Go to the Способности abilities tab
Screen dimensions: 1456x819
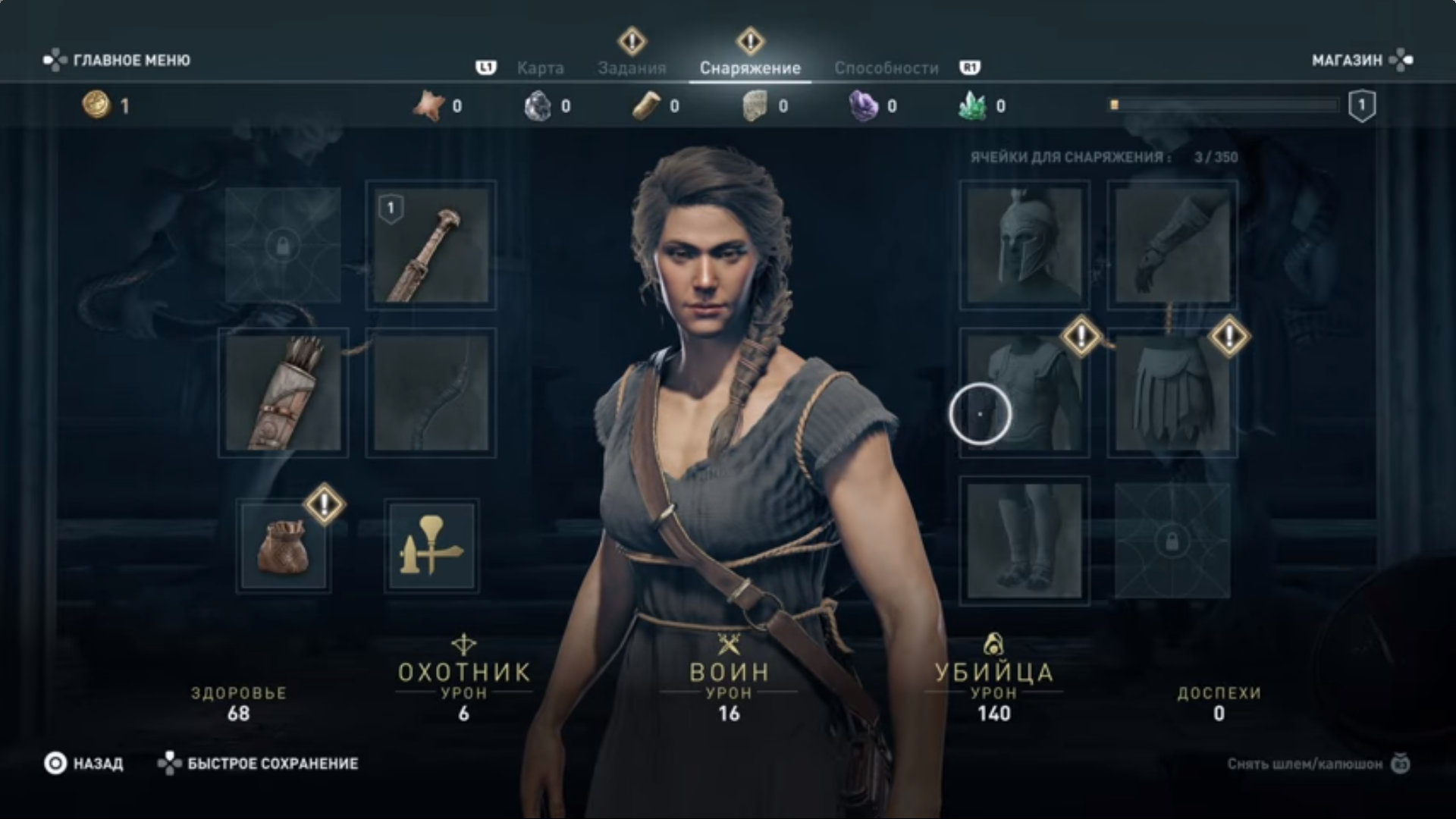(886, 68)
